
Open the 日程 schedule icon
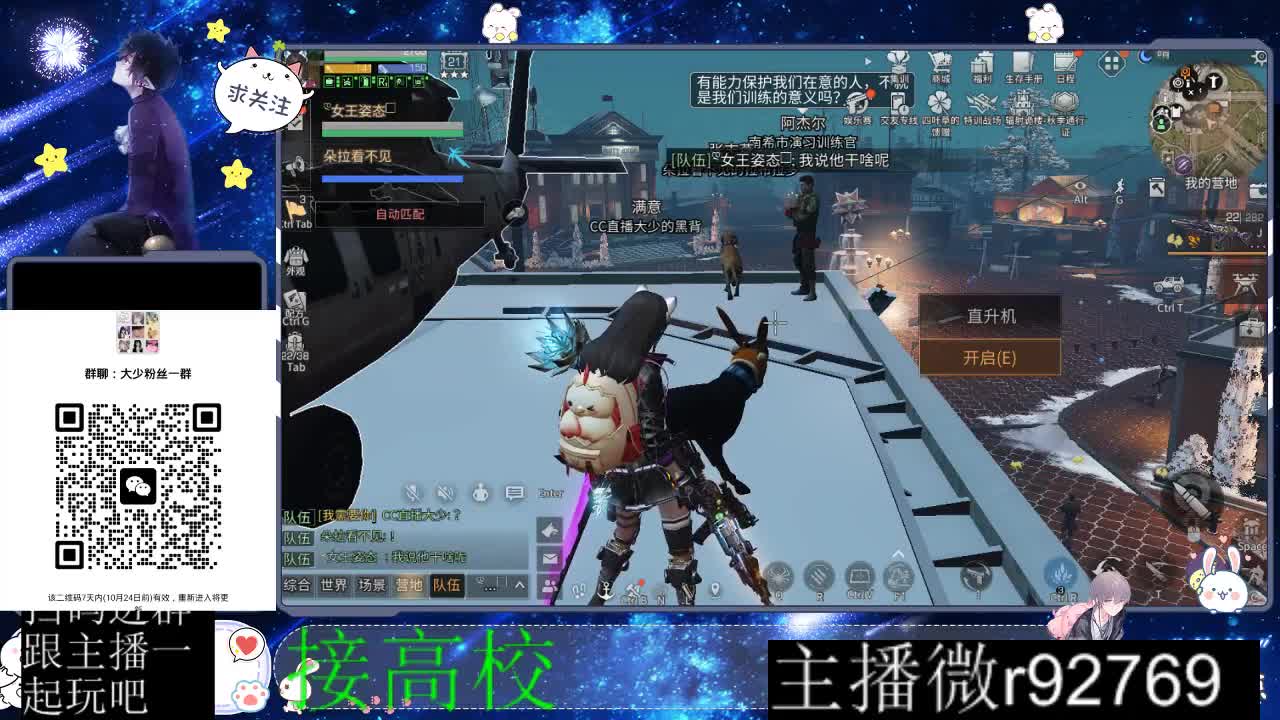tap(1065, 60)
